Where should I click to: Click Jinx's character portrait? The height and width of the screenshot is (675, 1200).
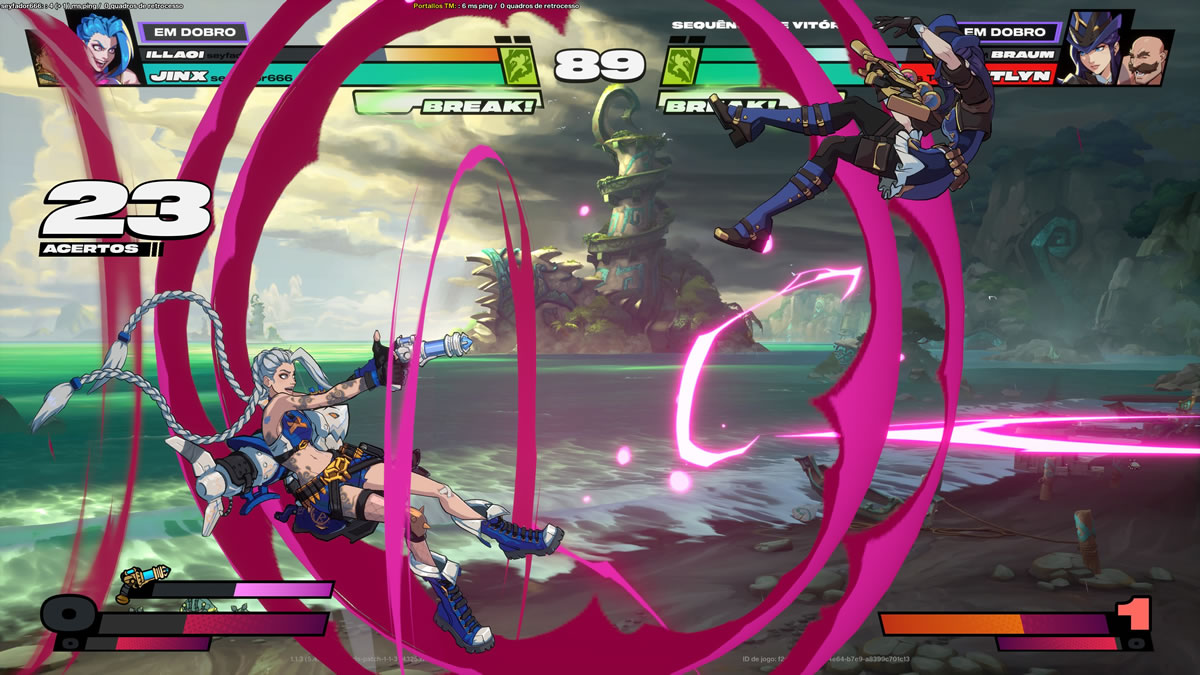(x=108, y=45)
